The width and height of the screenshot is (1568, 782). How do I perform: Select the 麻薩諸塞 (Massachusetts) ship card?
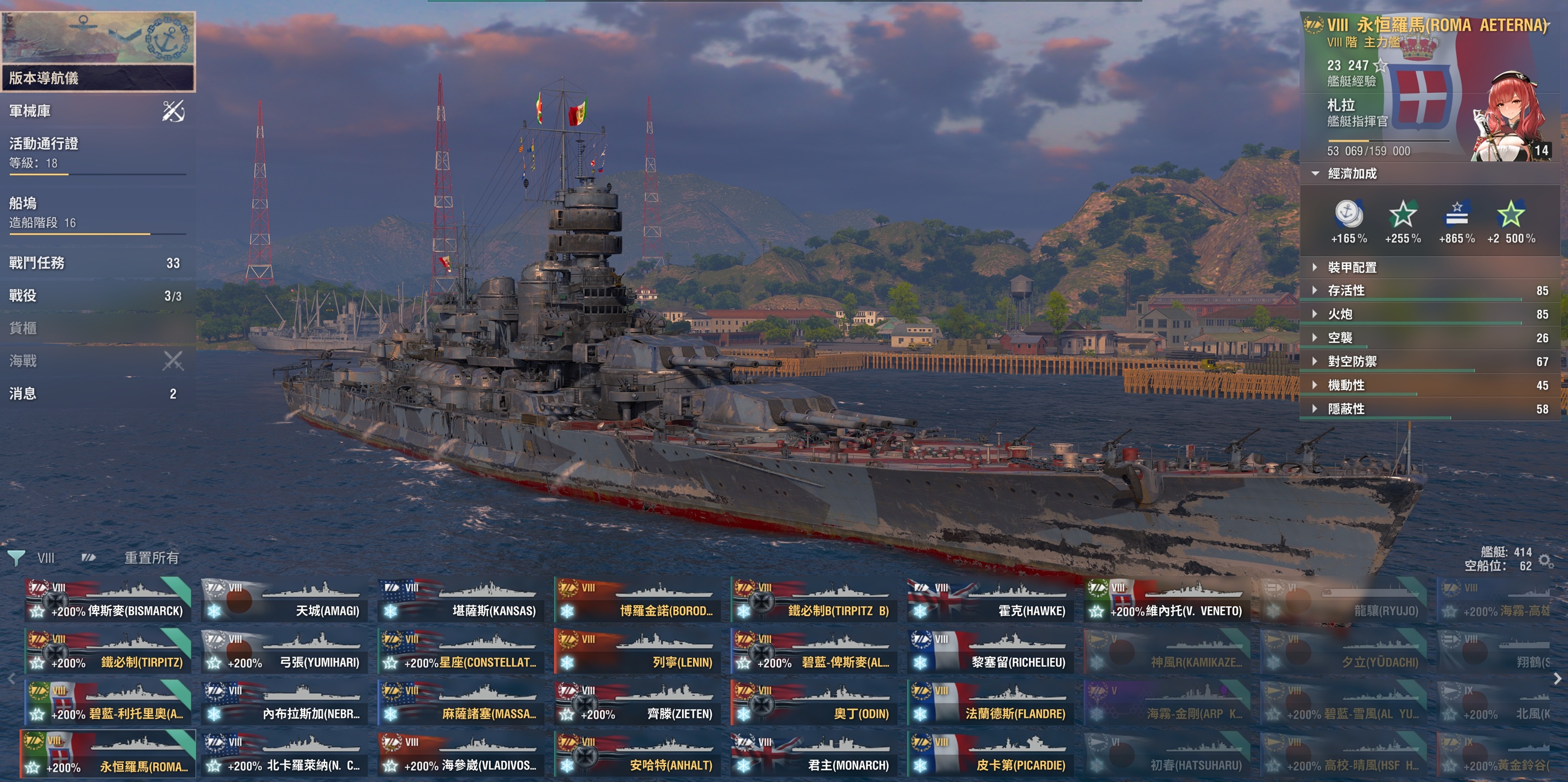tap(461, 703)
